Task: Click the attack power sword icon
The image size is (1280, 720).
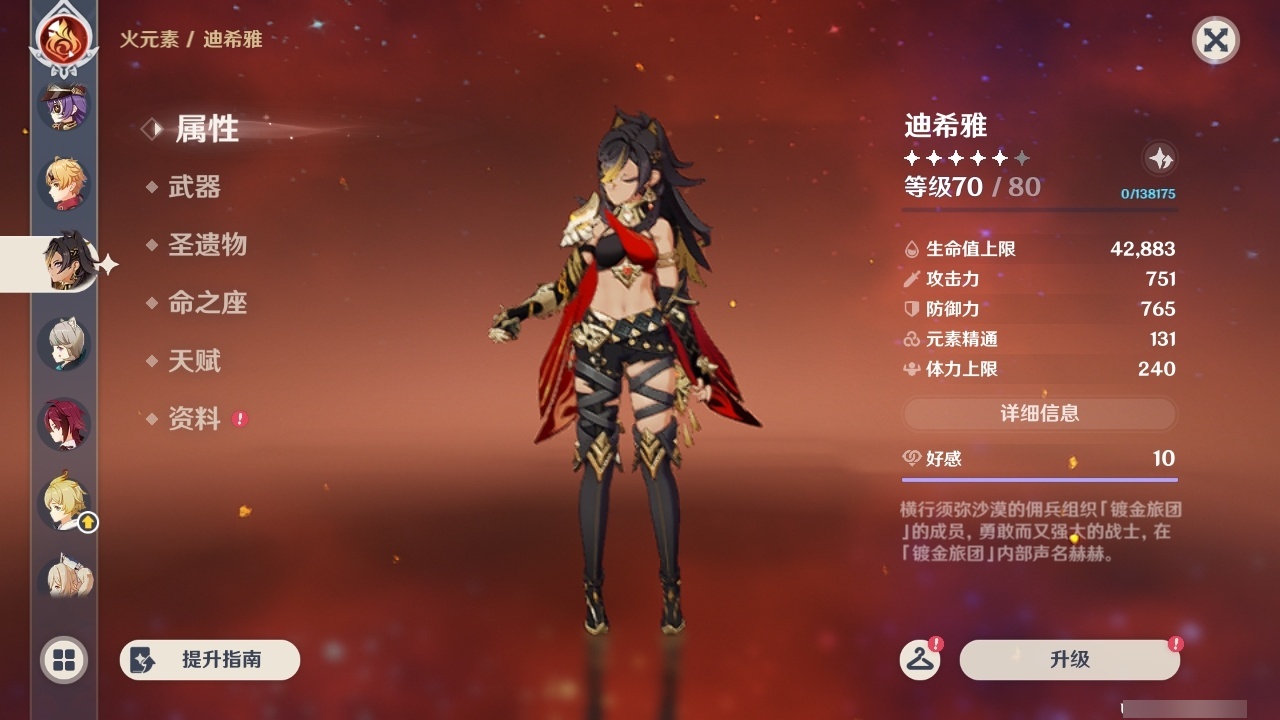Action: click(x=912, y=279)
